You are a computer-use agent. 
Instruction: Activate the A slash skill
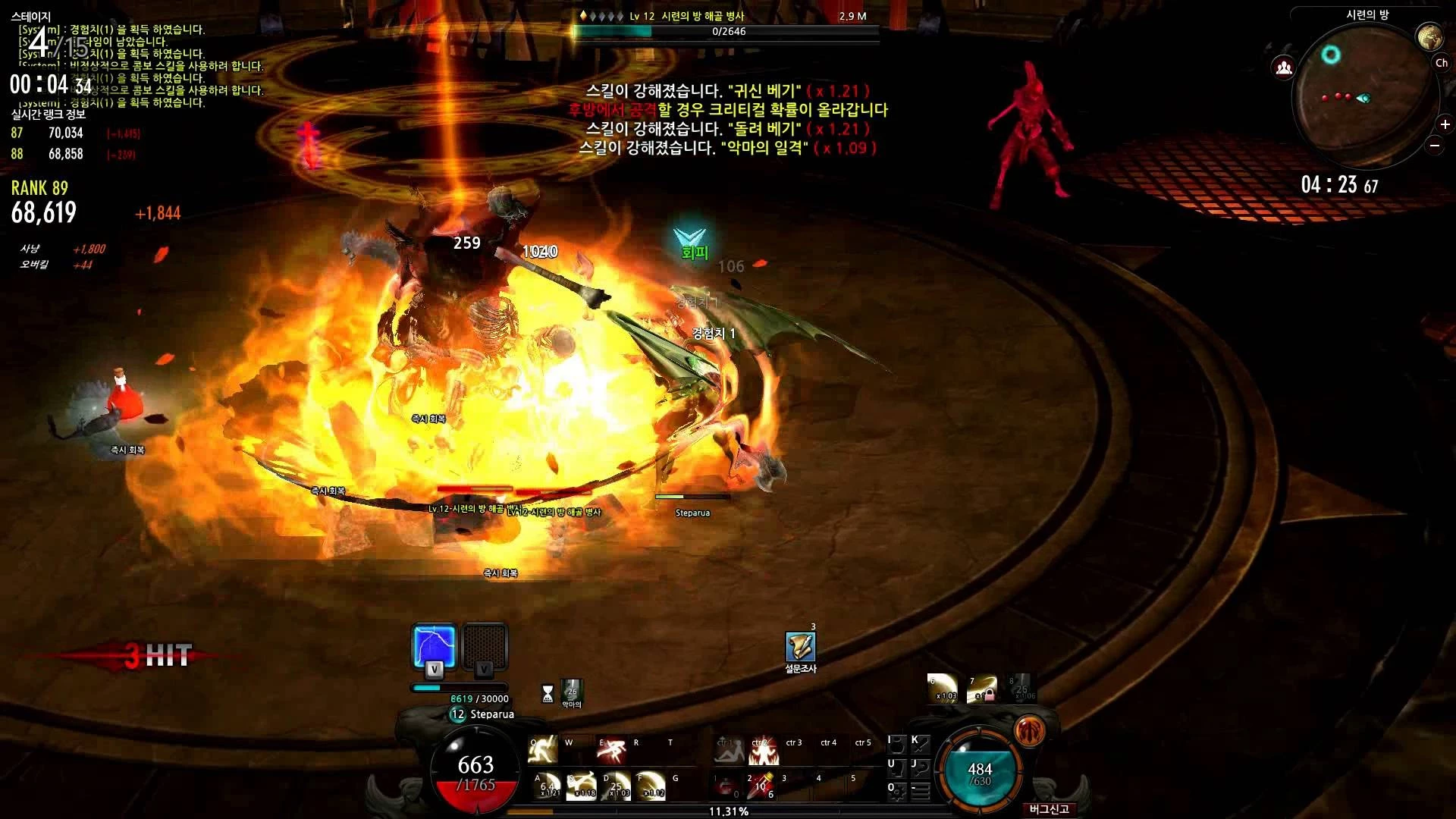[548, 786]
